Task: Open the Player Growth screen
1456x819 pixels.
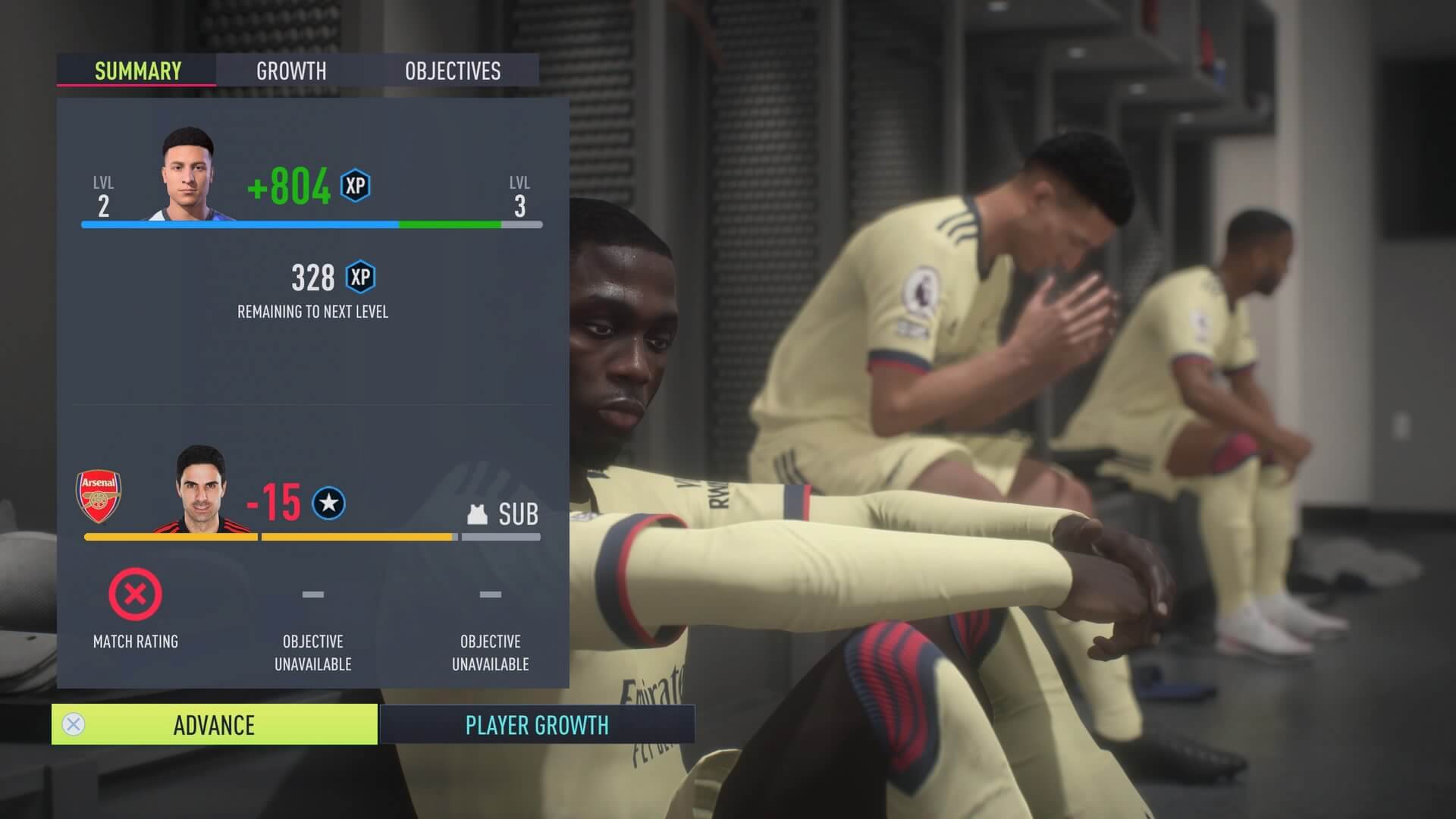Action: pos(537,725)
